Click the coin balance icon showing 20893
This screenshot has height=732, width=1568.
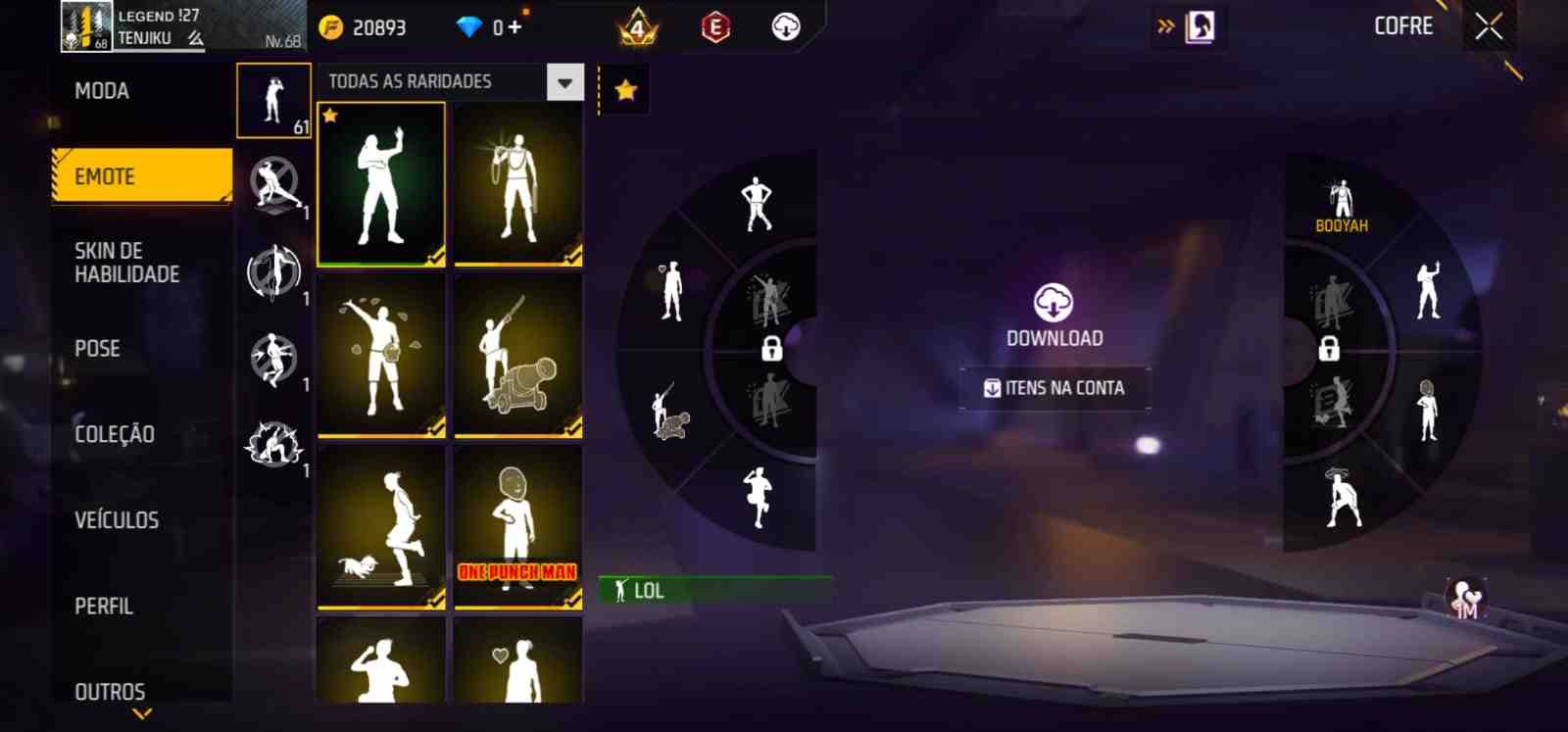[x=332, y=26]
